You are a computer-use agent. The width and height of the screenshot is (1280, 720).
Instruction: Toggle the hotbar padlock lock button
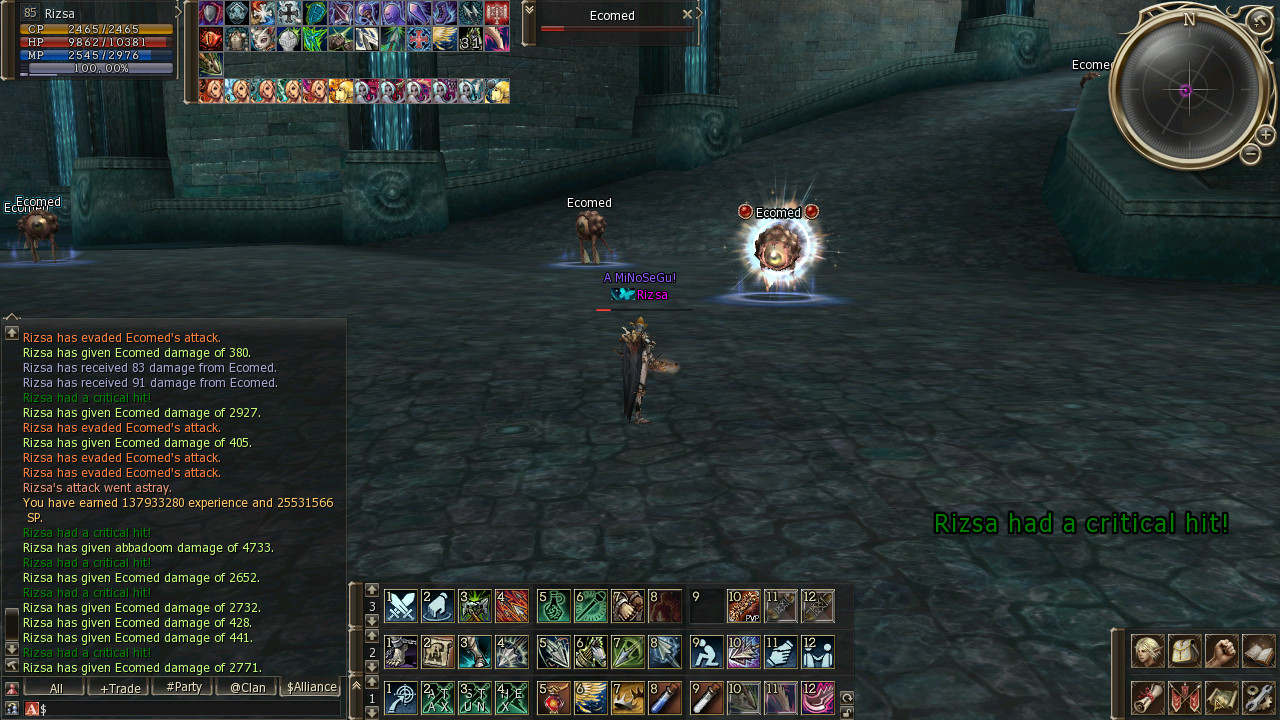pos(846,713)
